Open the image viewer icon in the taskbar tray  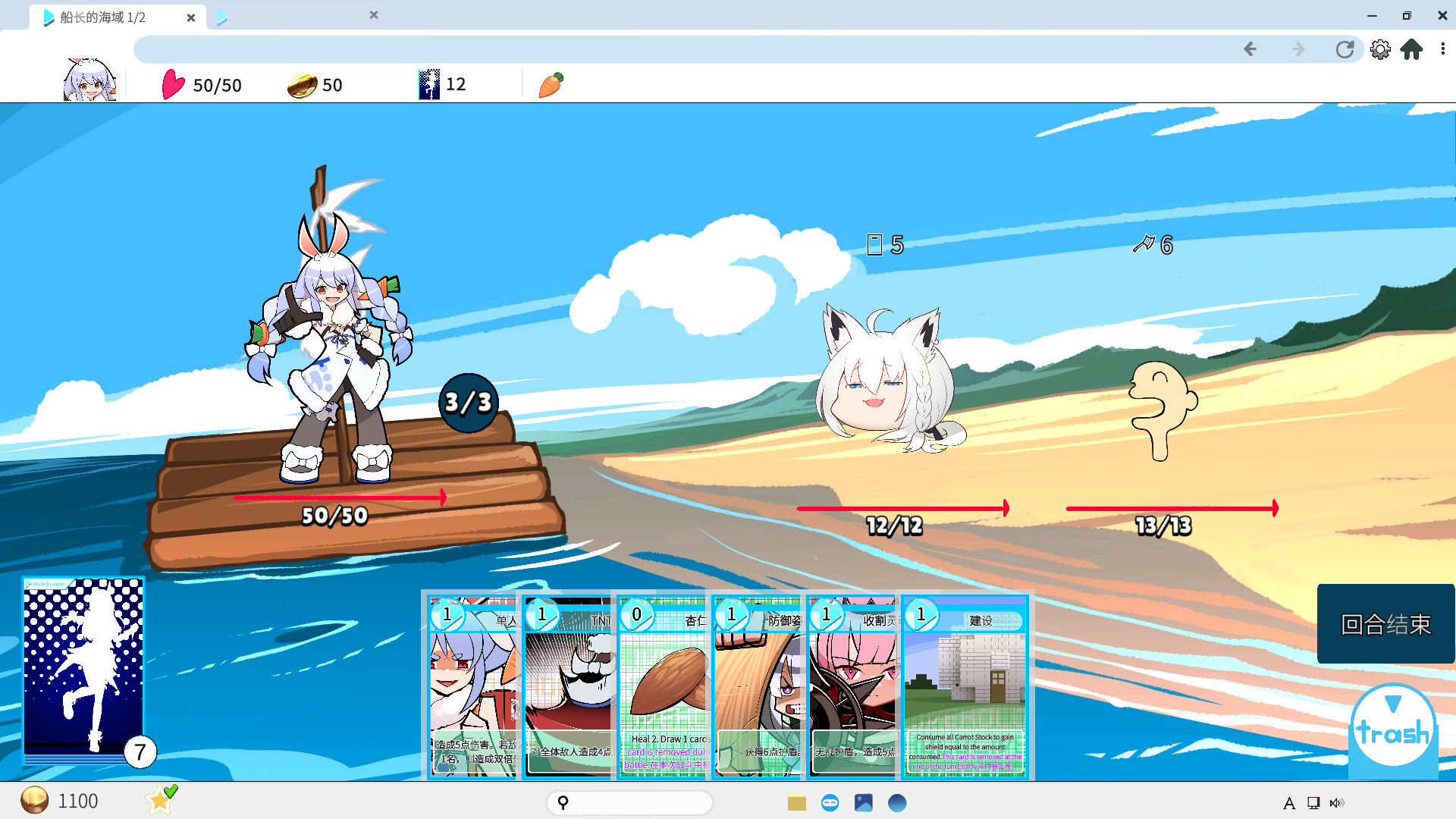coord(864,802)
